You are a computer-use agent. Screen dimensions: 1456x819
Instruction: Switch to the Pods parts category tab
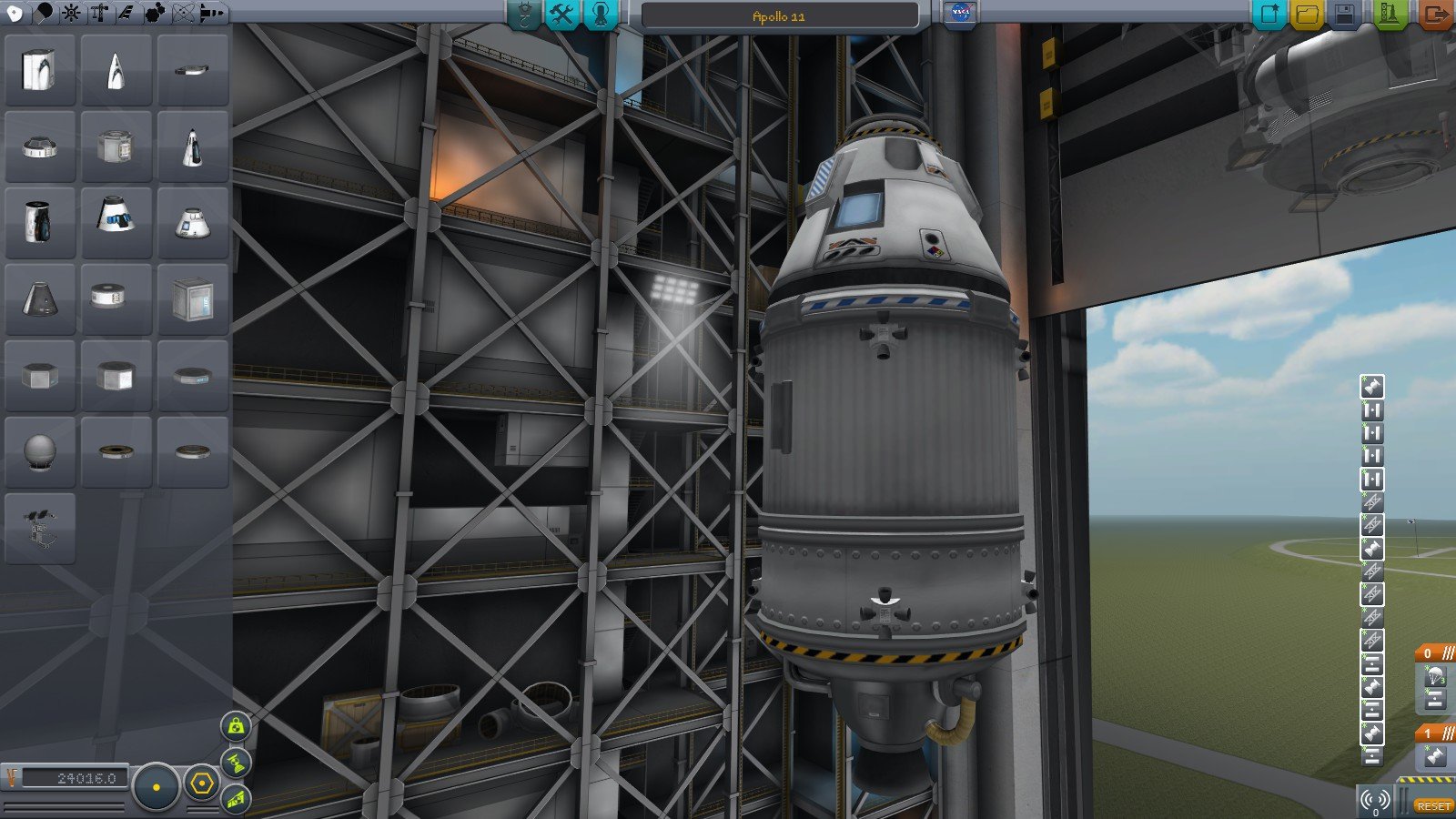16,13
